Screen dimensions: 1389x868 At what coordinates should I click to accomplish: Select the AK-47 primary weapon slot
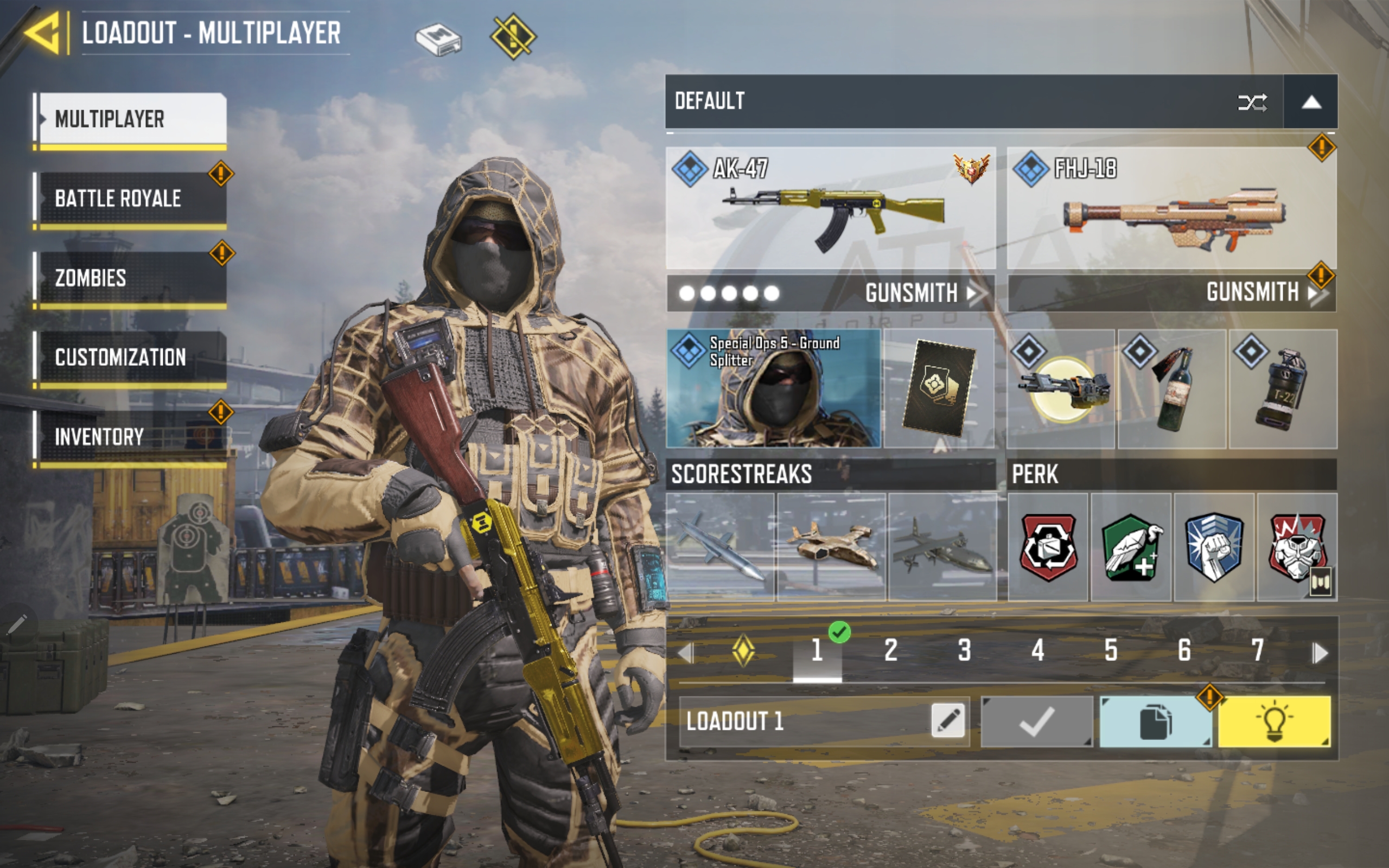coord(831,208)
